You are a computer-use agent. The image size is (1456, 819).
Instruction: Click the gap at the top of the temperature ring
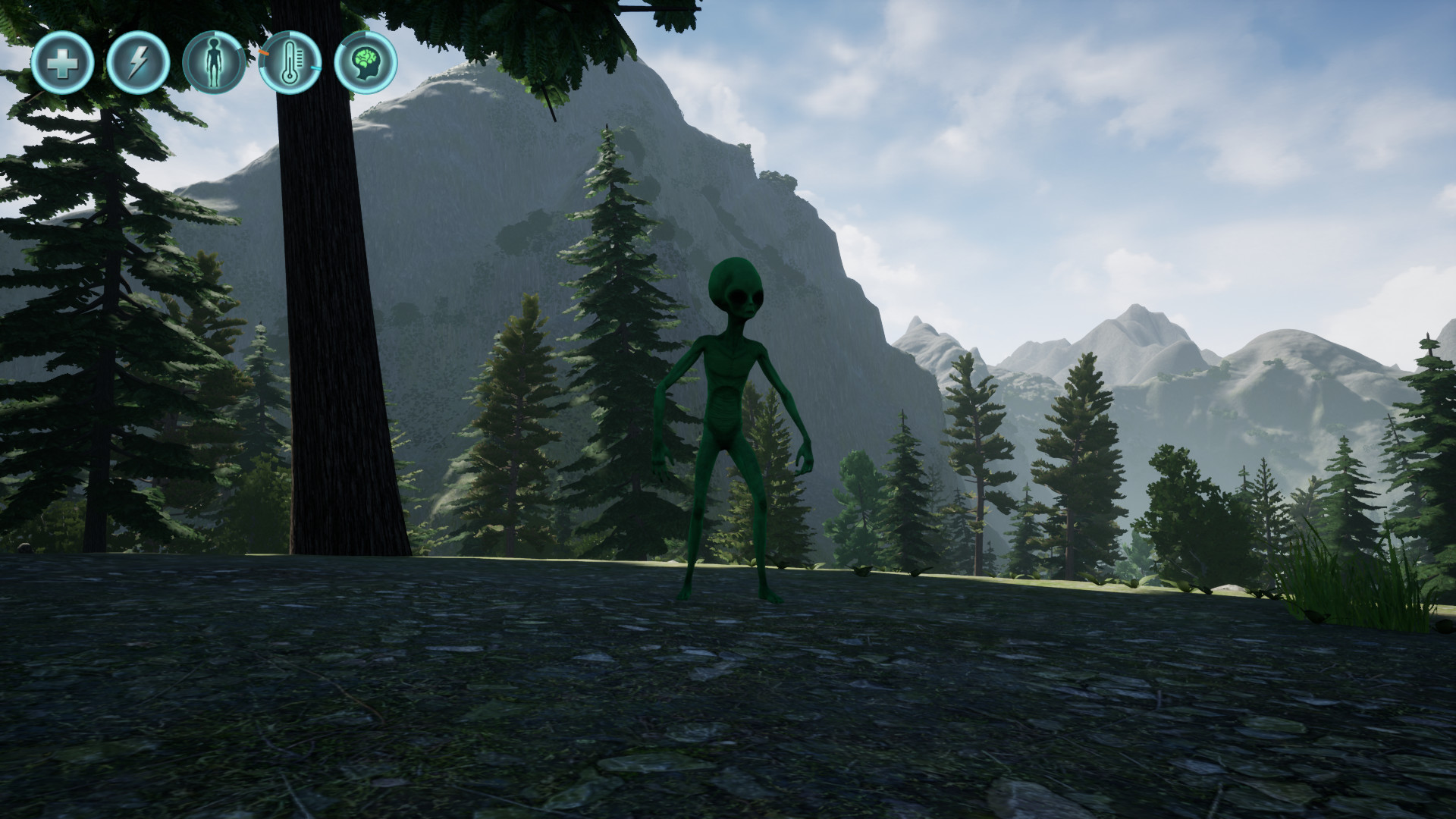(x=289, y=33)
